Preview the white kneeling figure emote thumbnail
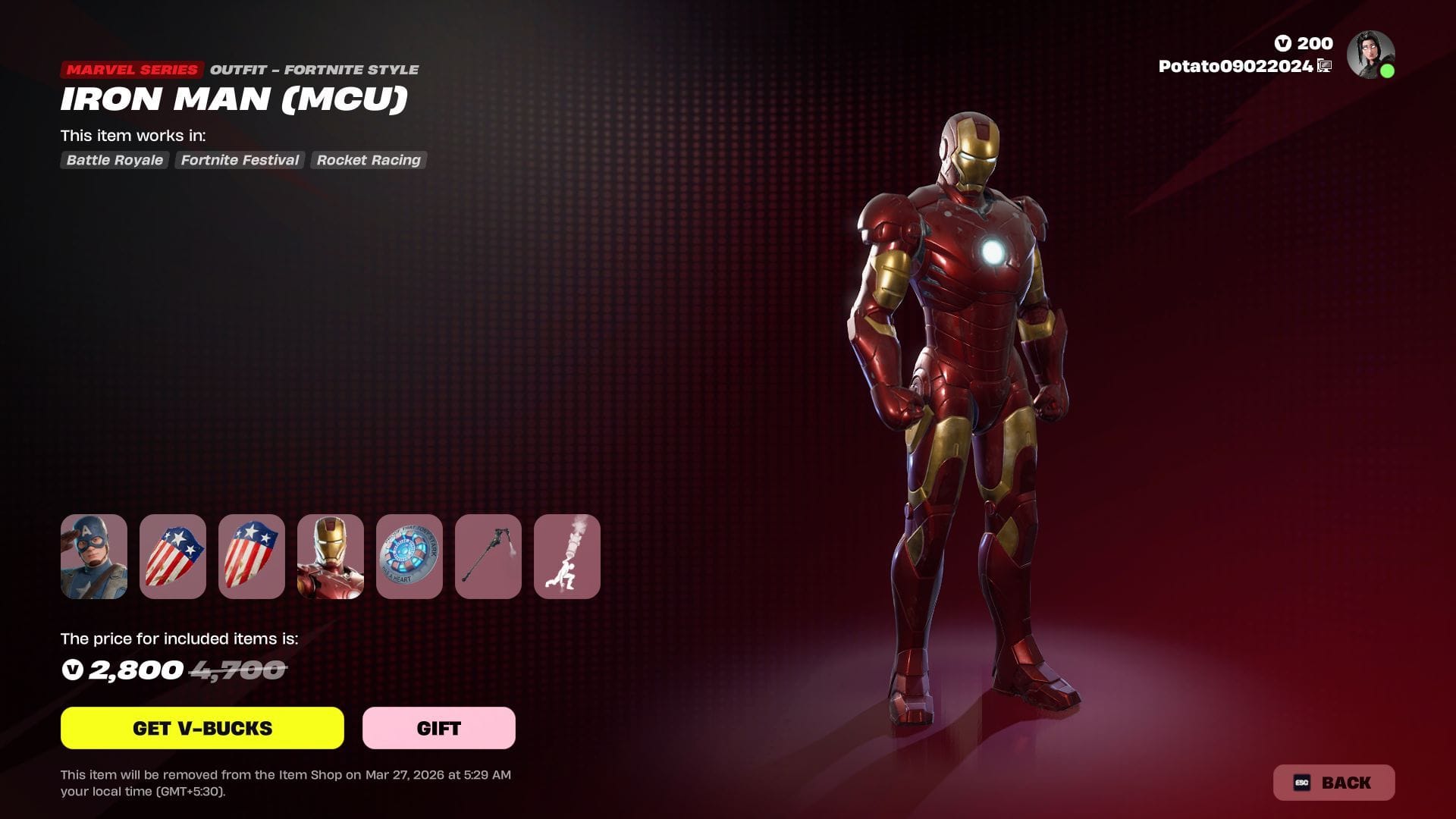 pyautogui.click(x=567, y=557)
